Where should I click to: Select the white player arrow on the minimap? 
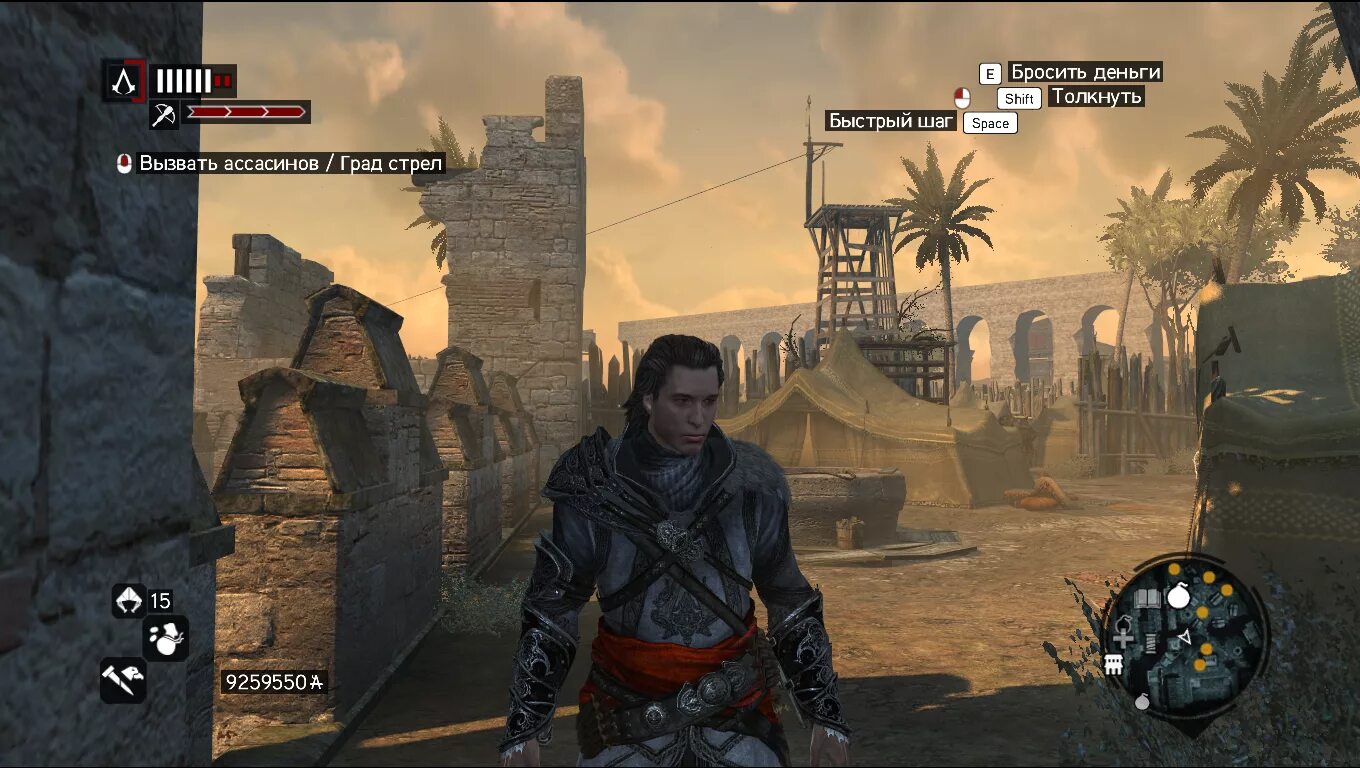pos(1184,637)
